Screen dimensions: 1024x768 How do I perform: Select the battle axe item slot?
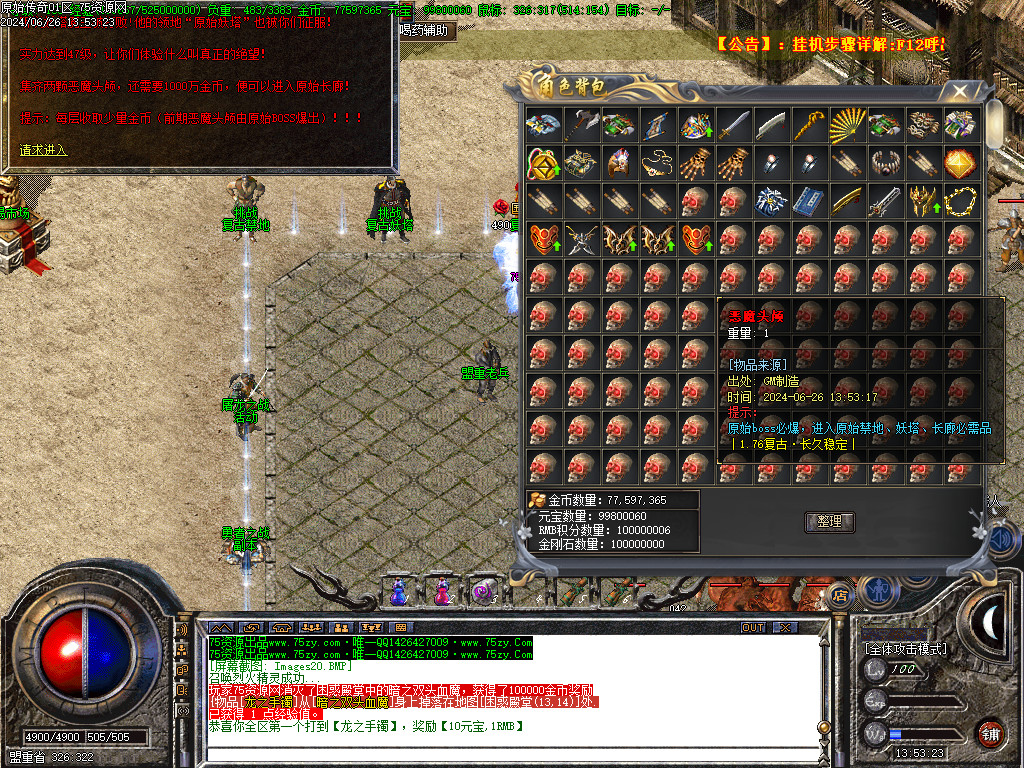click(581, 125)
